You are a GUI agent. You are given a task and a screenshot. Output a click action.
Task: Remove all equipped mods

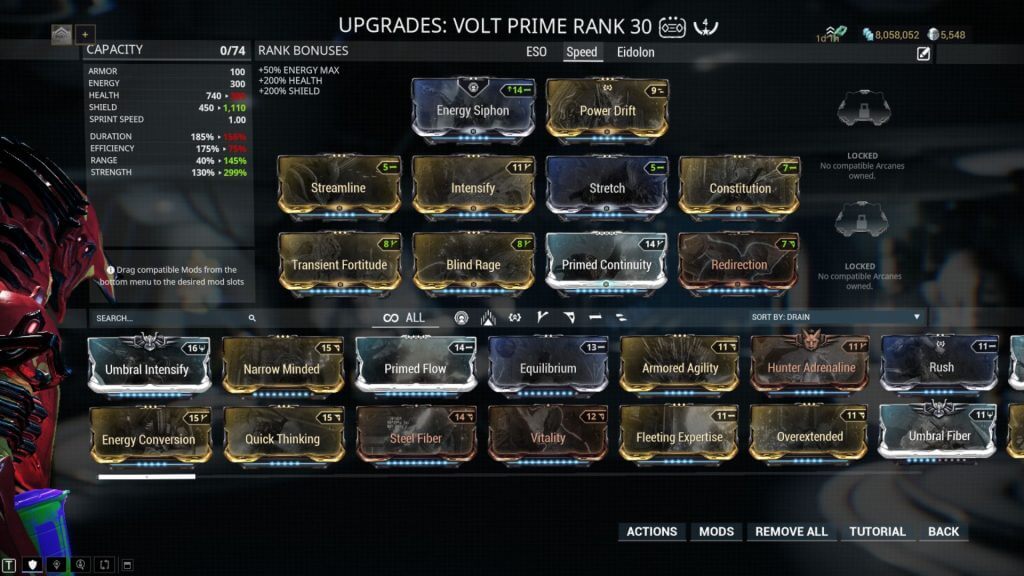(791, 531)
